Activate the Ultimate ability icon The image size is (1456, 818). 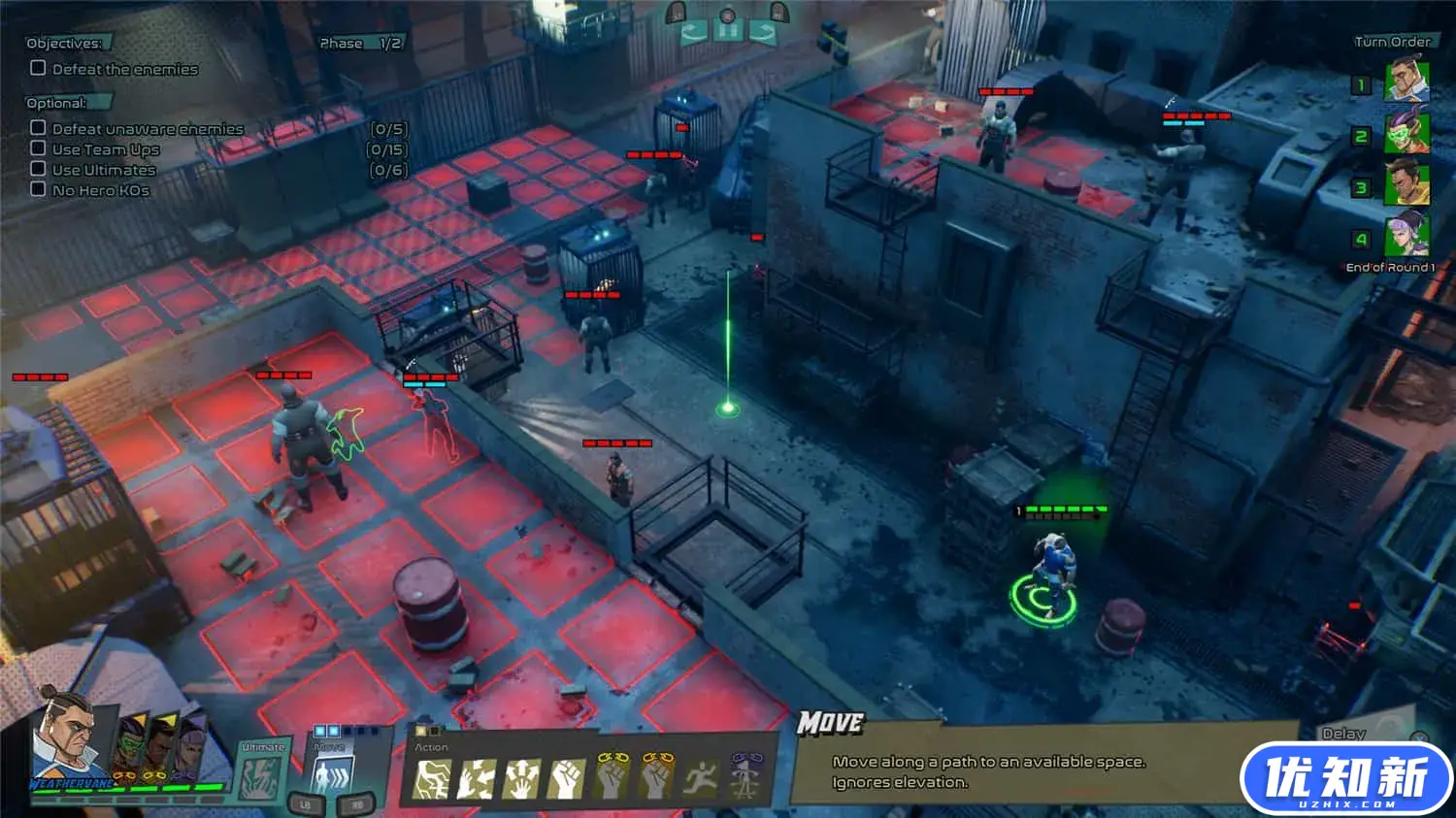(260, 777)
